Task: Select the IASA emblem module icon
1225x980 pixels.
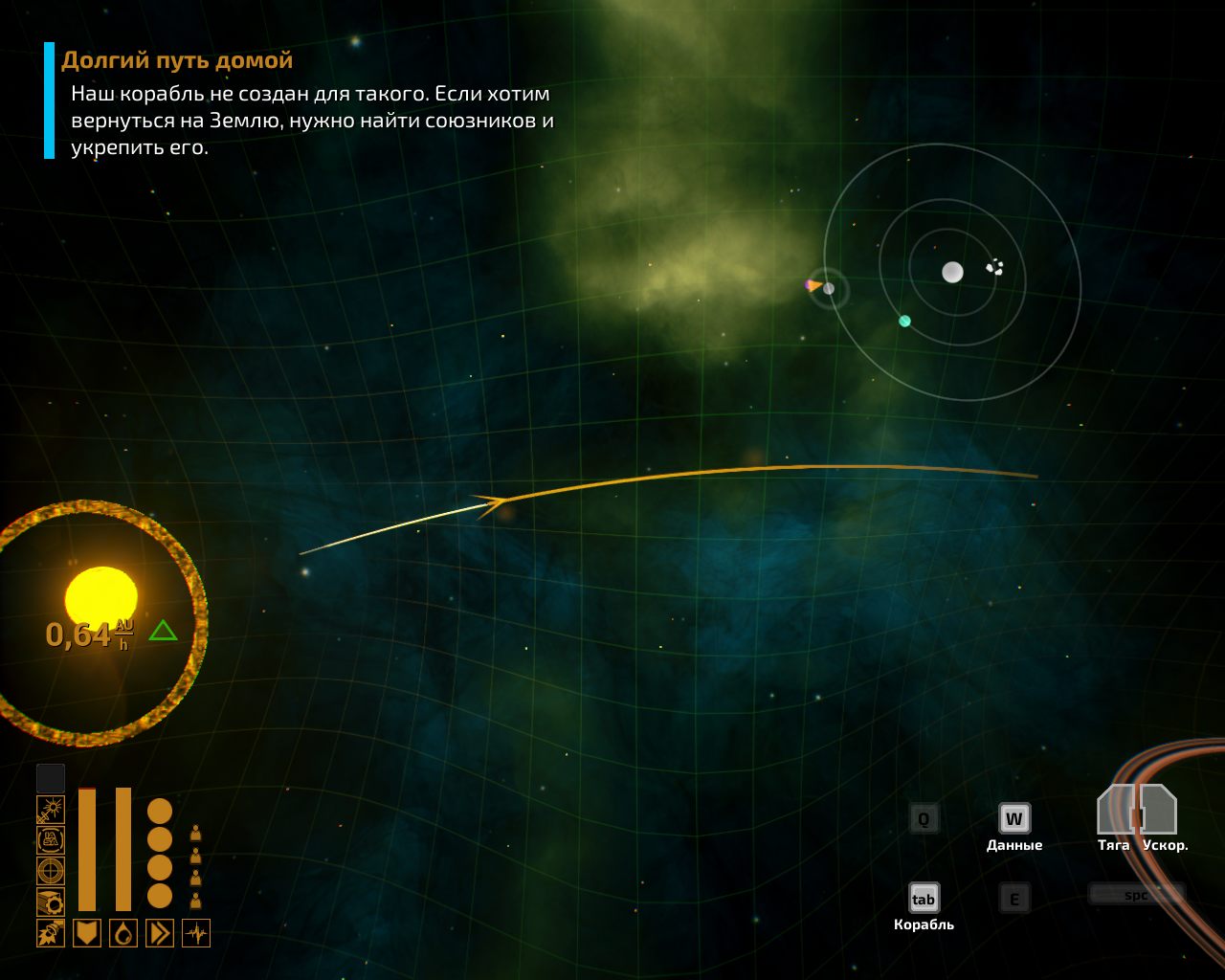Action: point(51,840)
